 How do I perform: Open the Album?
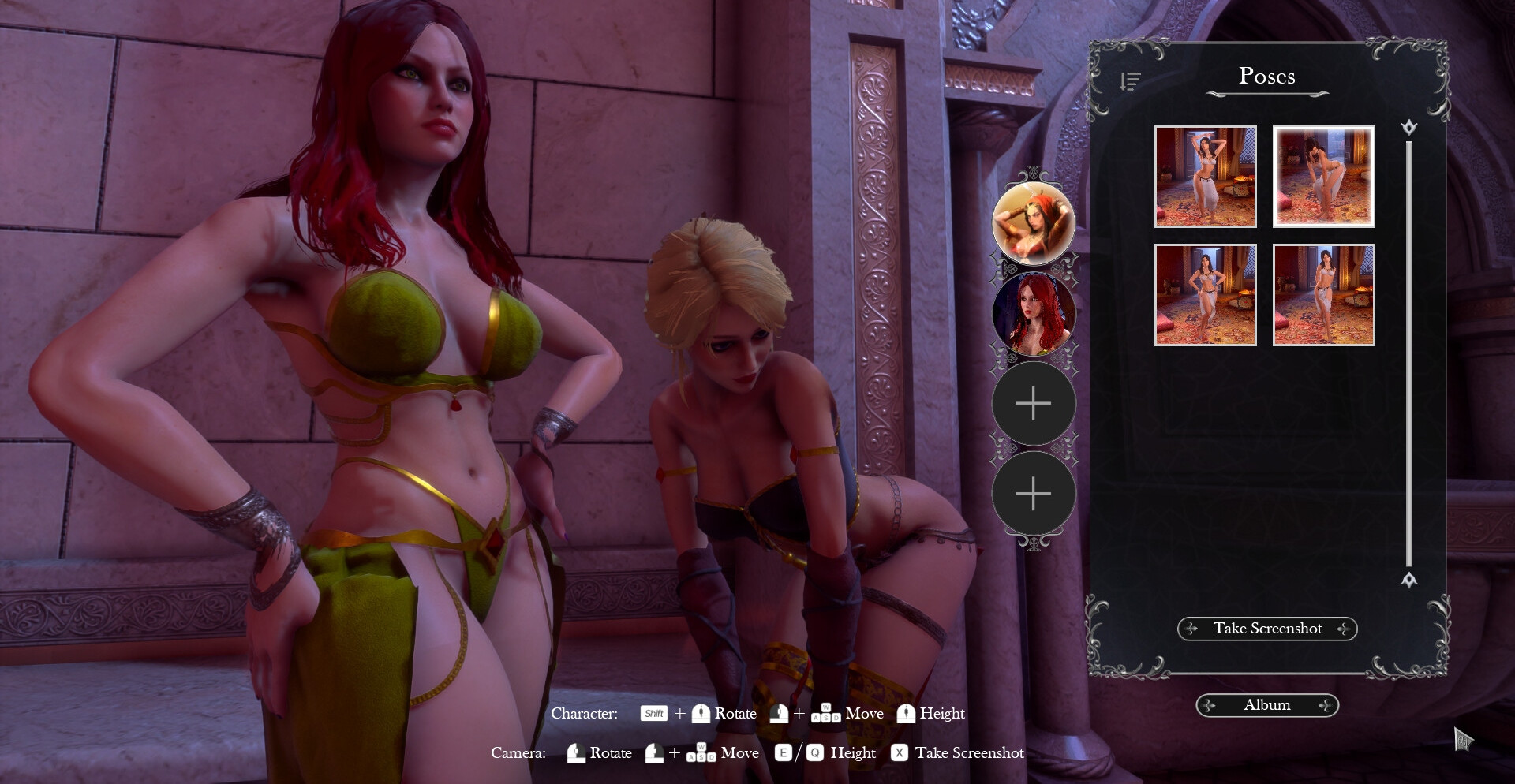pos(1267,705)
